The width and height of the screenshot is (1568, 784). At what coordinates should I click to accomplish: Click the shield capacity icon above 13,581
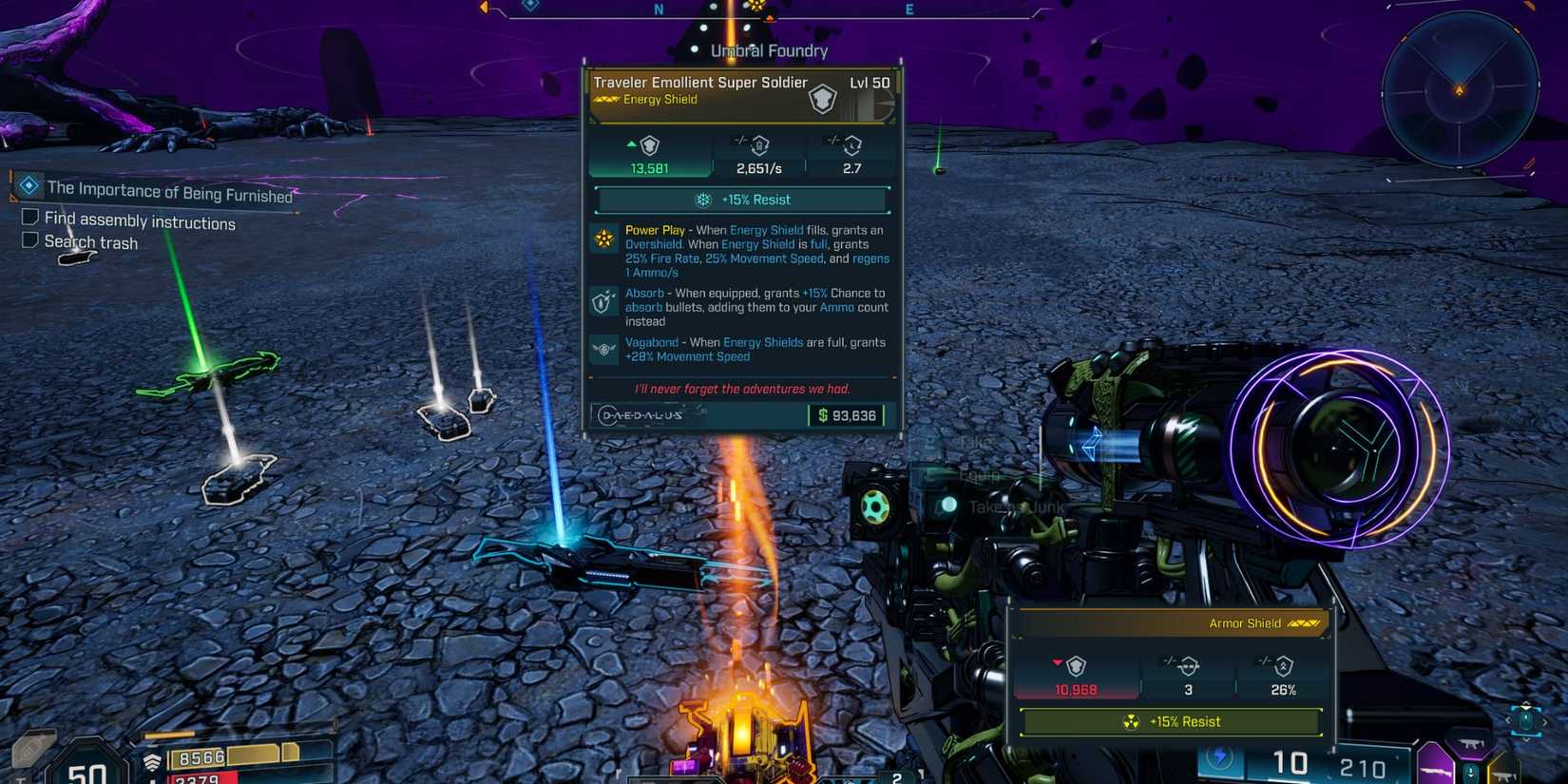(x=649, y=145)
